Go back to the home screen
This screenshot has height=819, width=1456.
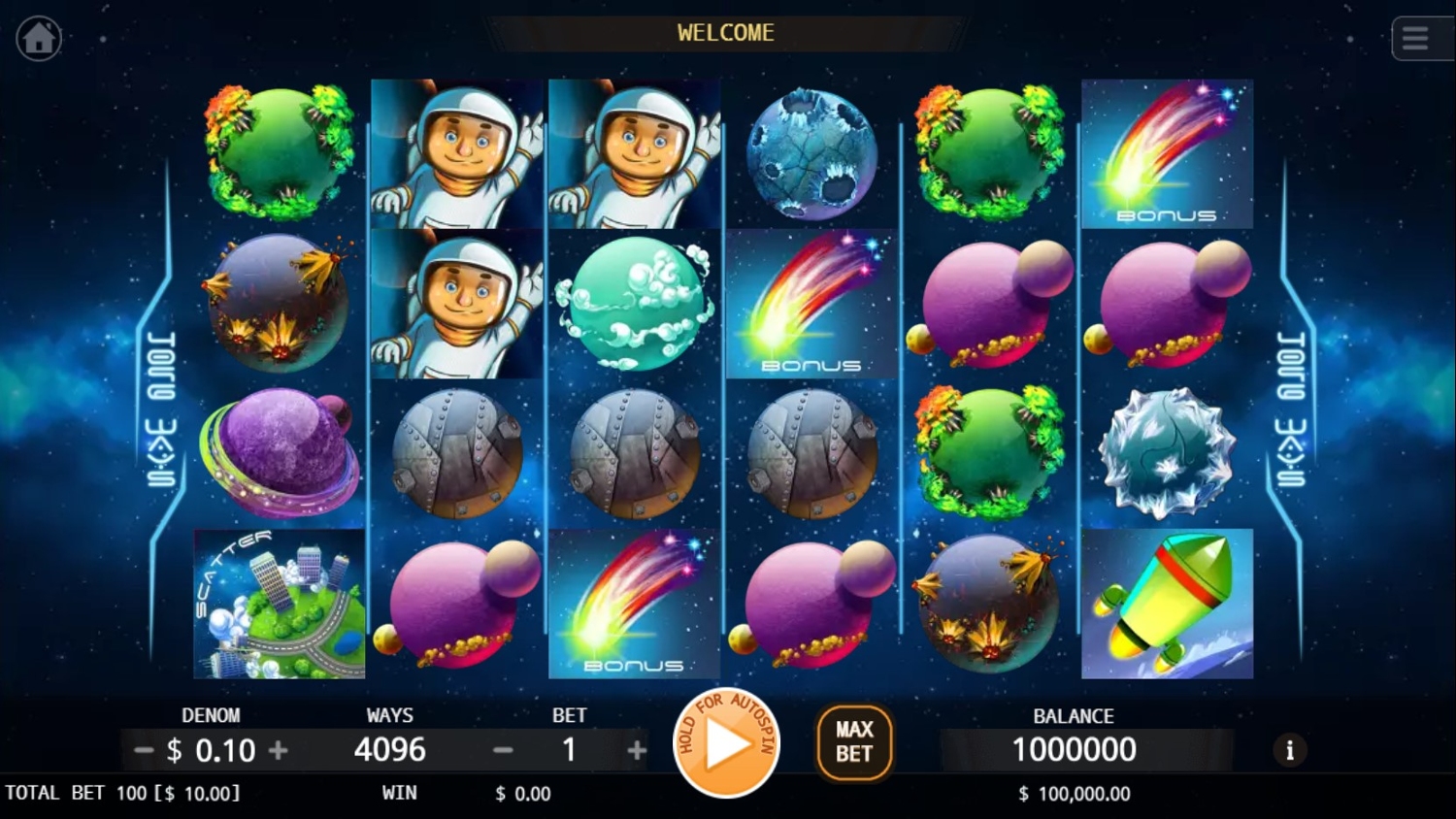point(39,39)
